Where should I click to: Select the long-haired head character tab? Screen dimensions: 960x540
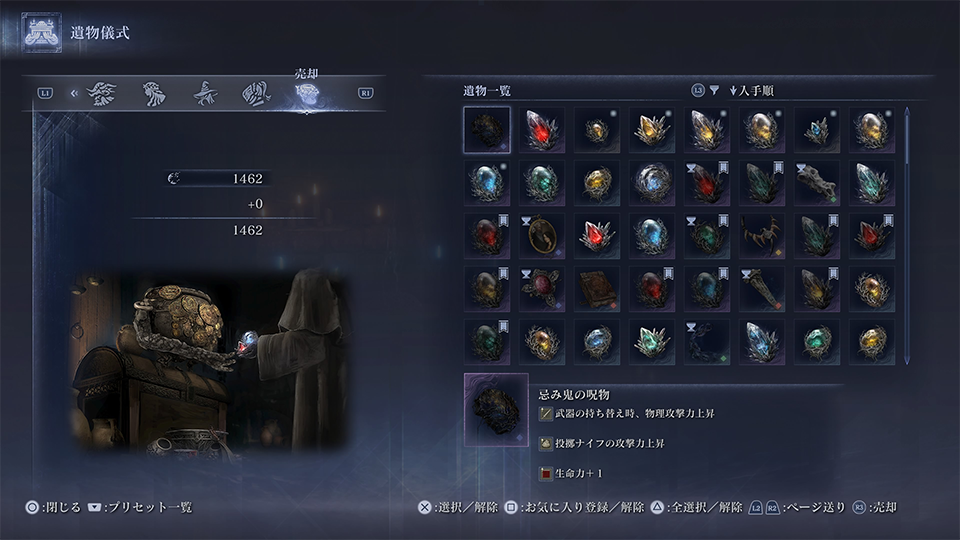pos(154,93)
